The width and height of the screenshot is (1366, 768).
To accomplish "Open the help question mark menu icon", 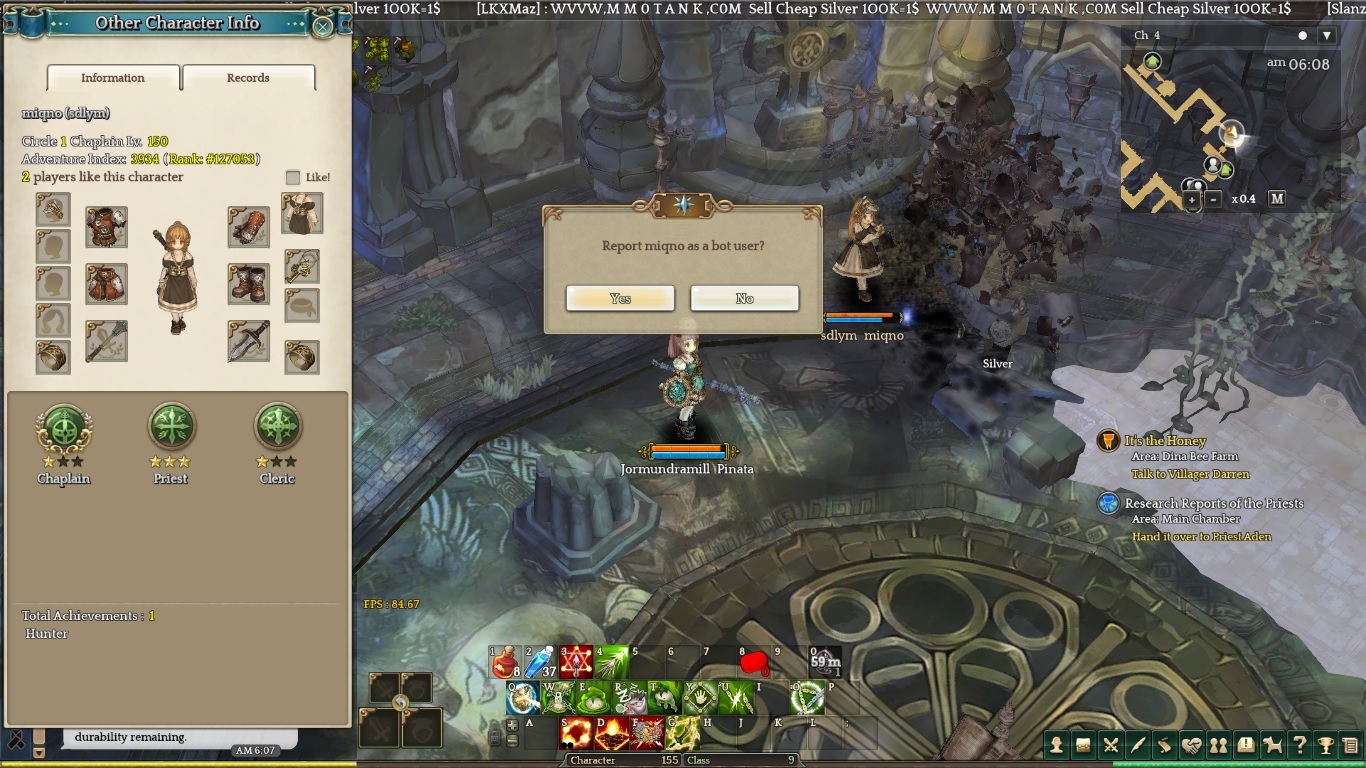I will [1299, 745].
